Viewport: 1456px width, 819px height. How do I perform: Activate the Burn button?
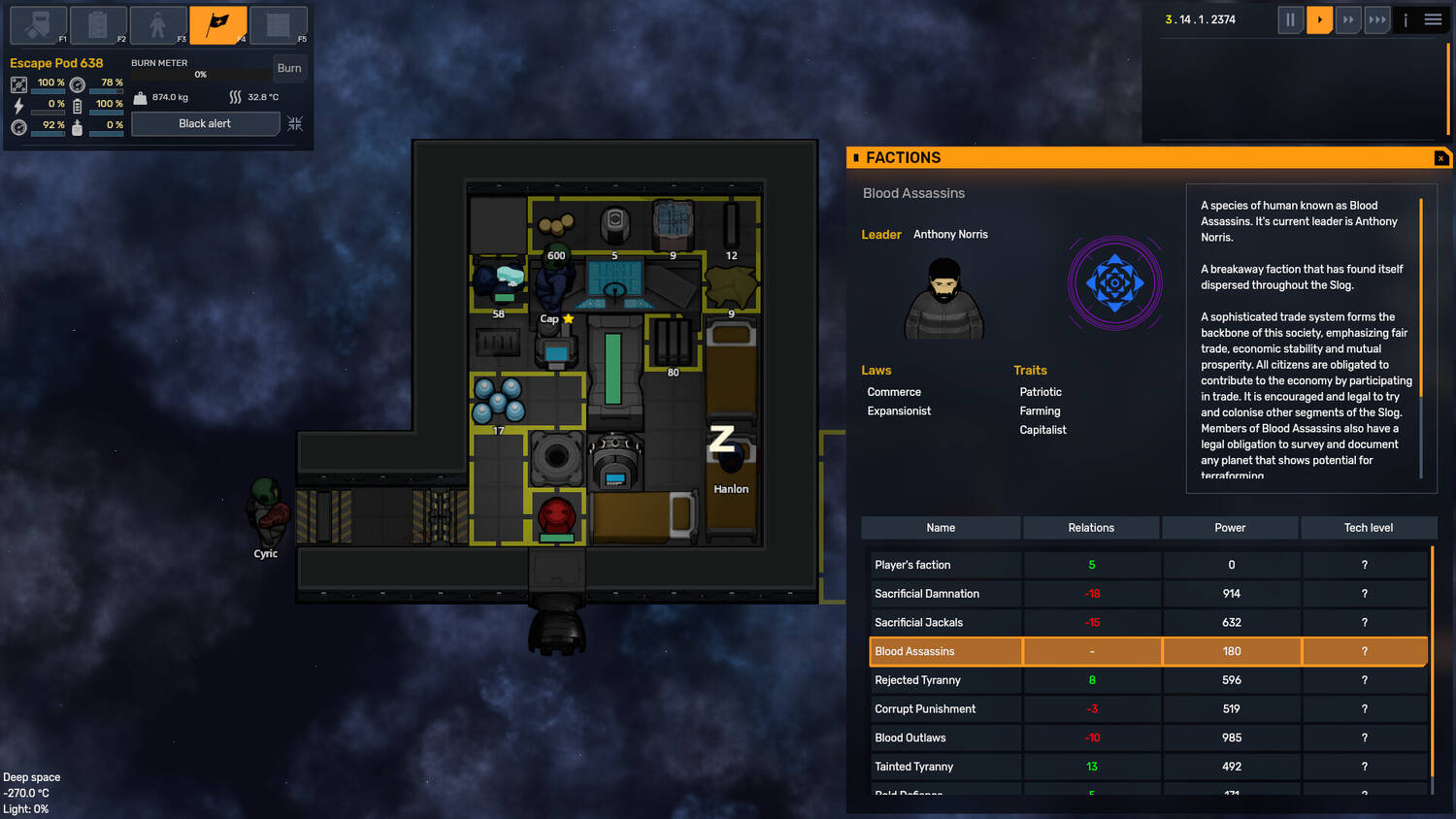[289, 68]
